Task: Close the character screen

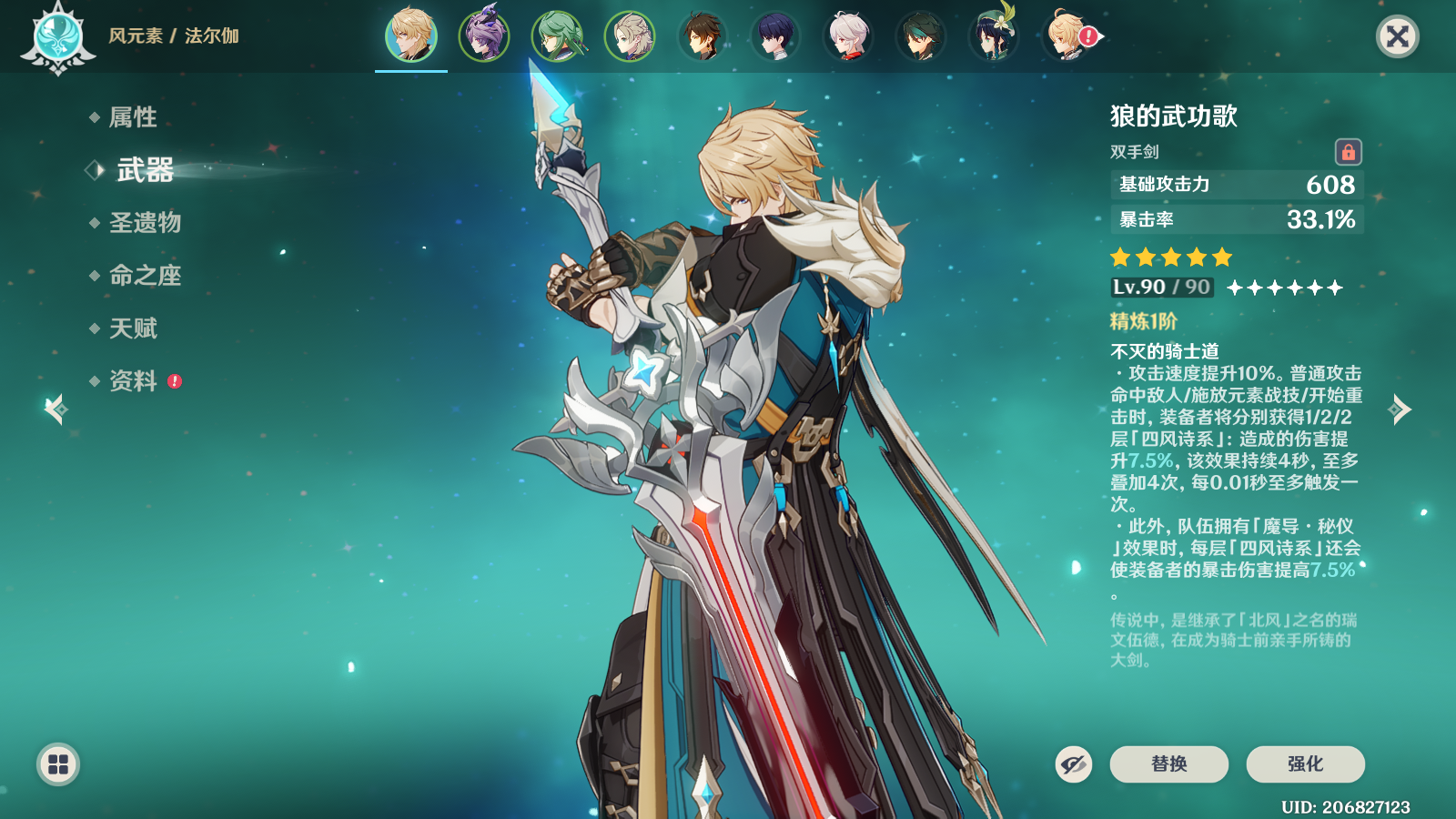Action: [x=1397, y=36]
